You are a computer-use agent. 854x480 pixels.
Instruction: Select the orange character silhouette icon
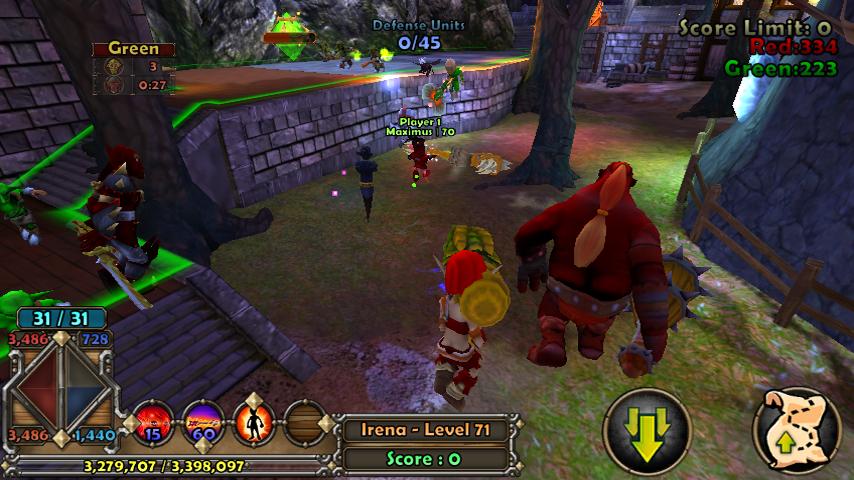pos(254,420)
